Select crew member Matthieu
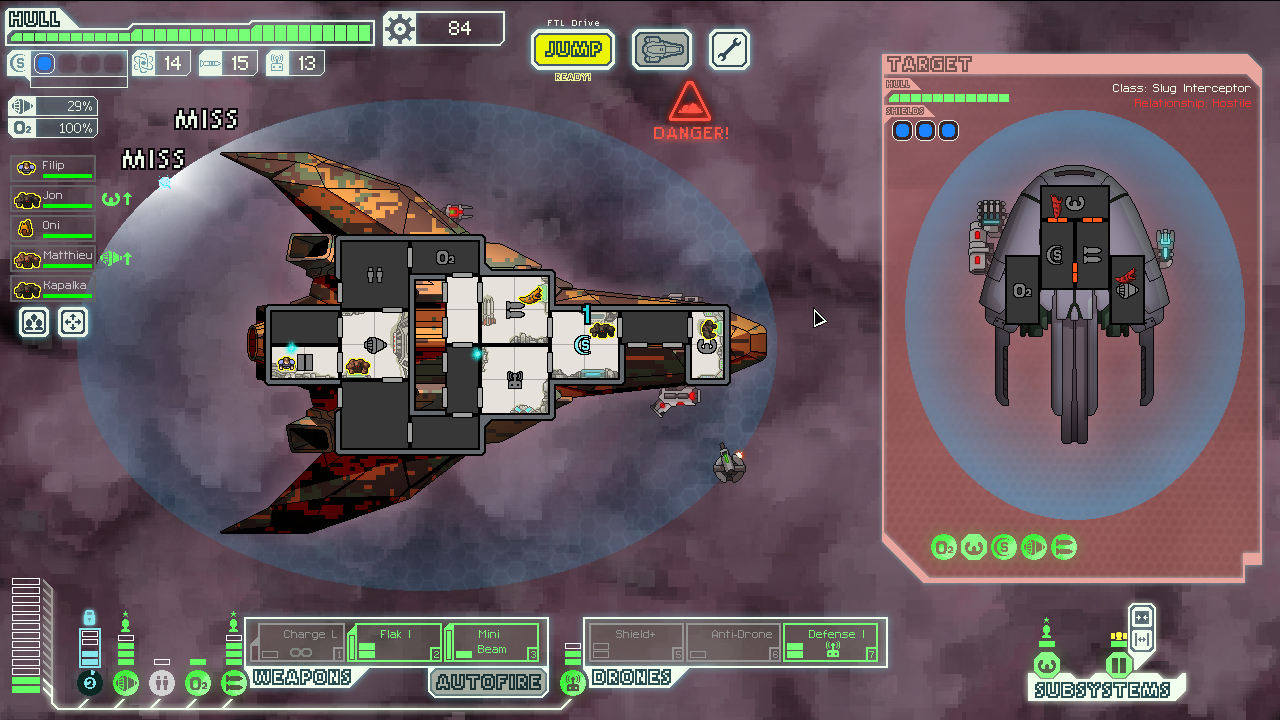 click(54, 257)
